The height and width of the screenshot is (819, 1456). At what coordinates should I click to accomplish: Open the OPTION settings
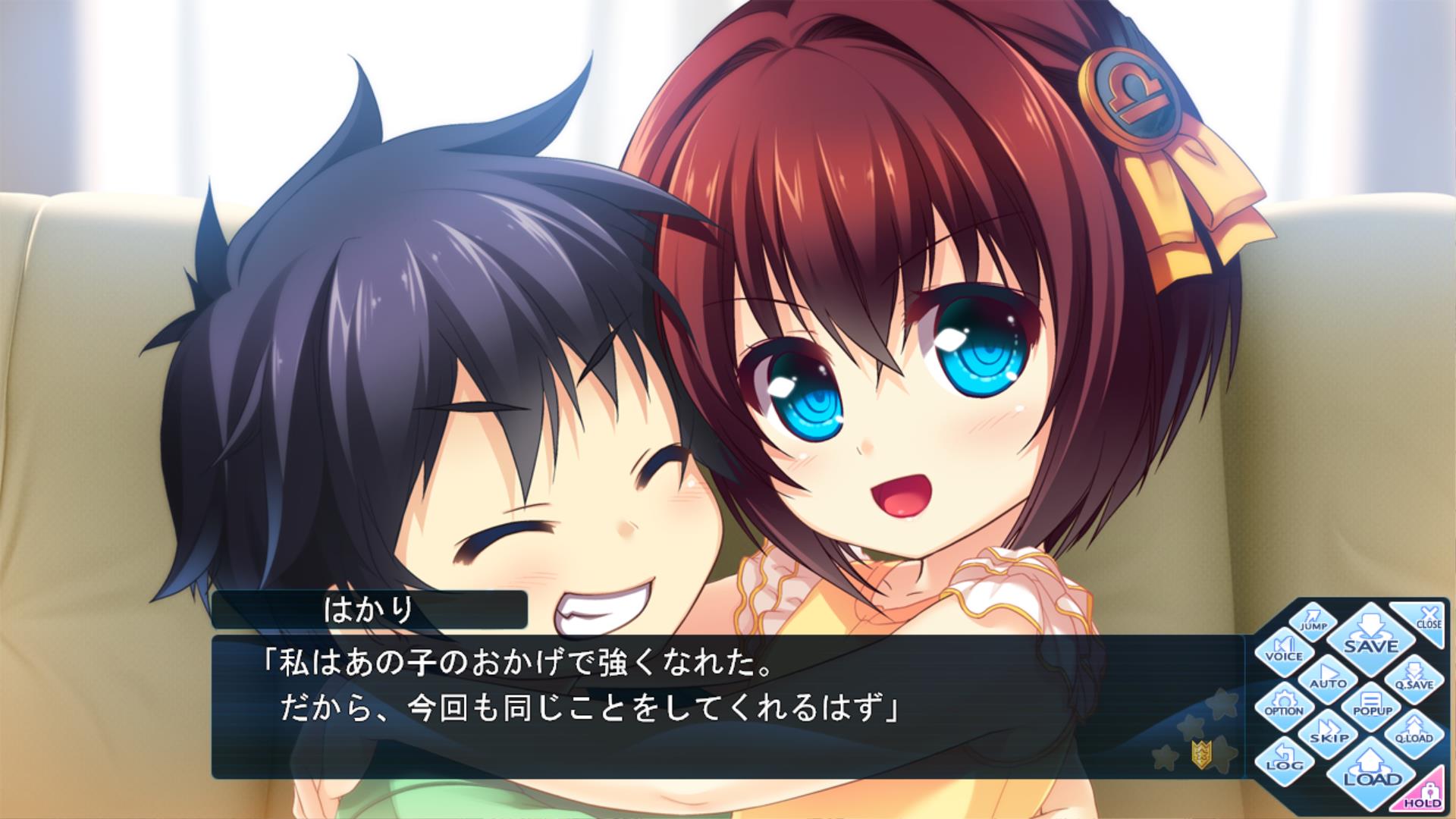pos(1284,704)
